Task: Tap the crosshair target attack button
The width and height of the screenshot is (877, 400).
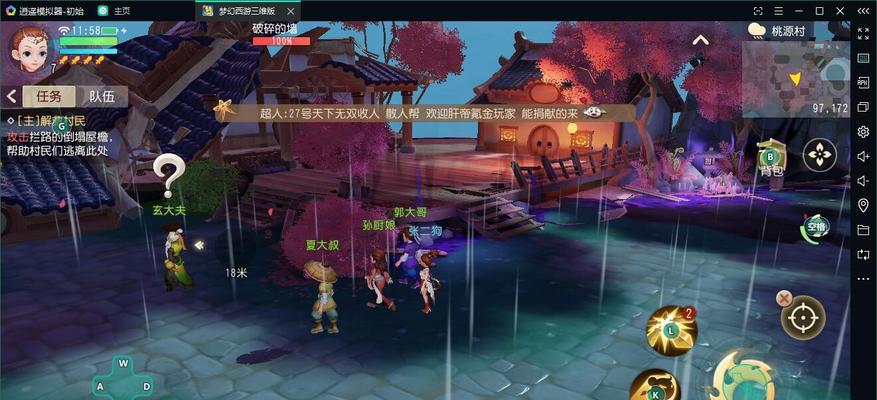Action: coord(802,318)
